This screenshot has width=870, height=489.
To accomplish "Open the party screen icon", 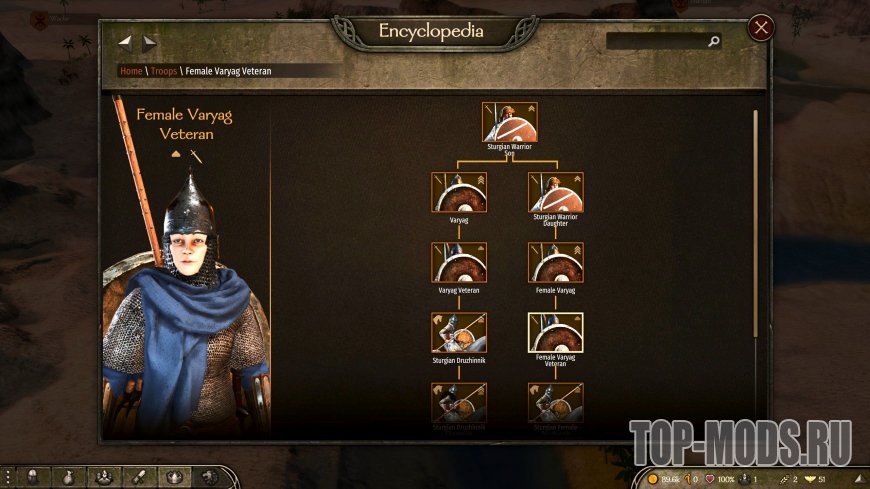I will (x=104, y=477).
